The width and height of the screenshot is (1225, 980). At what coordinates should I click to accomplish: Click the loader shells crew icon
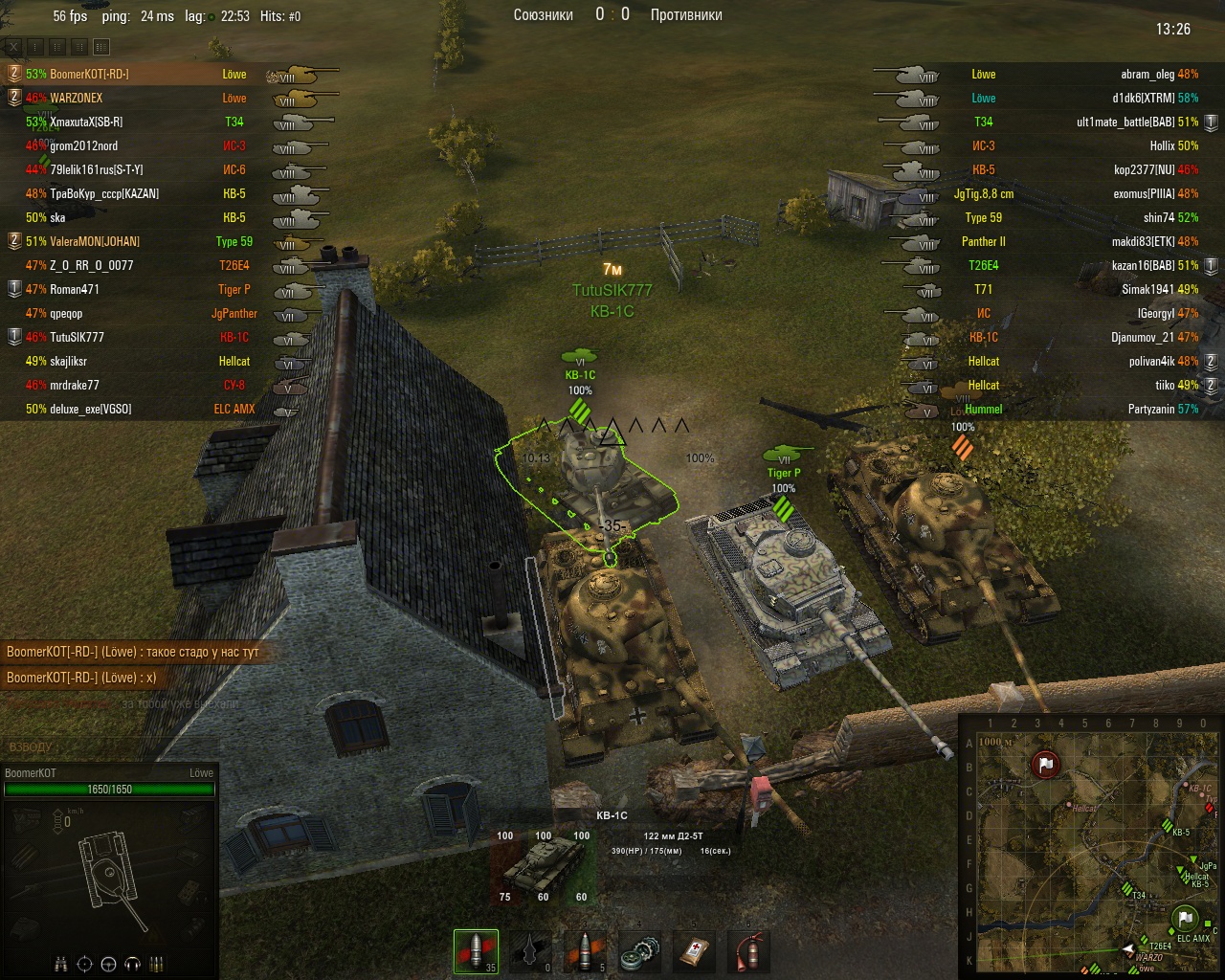(x=157, y=963)
